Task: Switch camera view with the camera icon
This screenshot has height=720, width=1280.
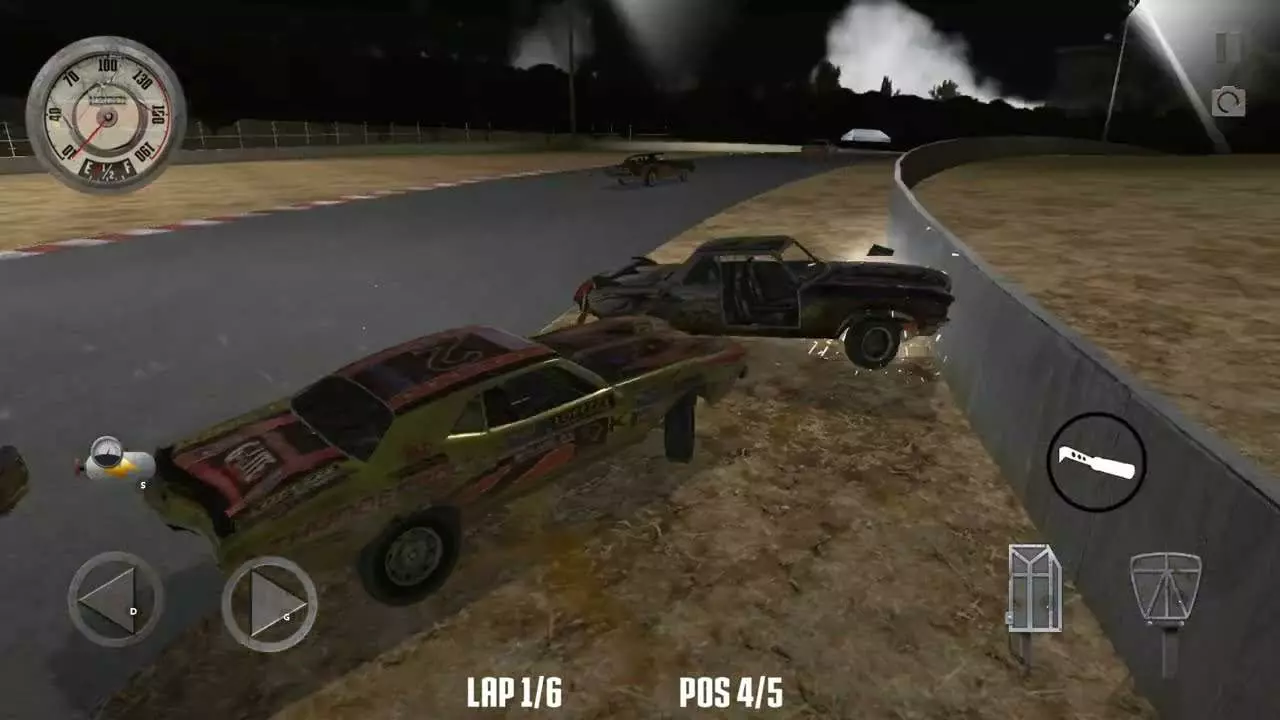Action: (x=1230, y=103)
